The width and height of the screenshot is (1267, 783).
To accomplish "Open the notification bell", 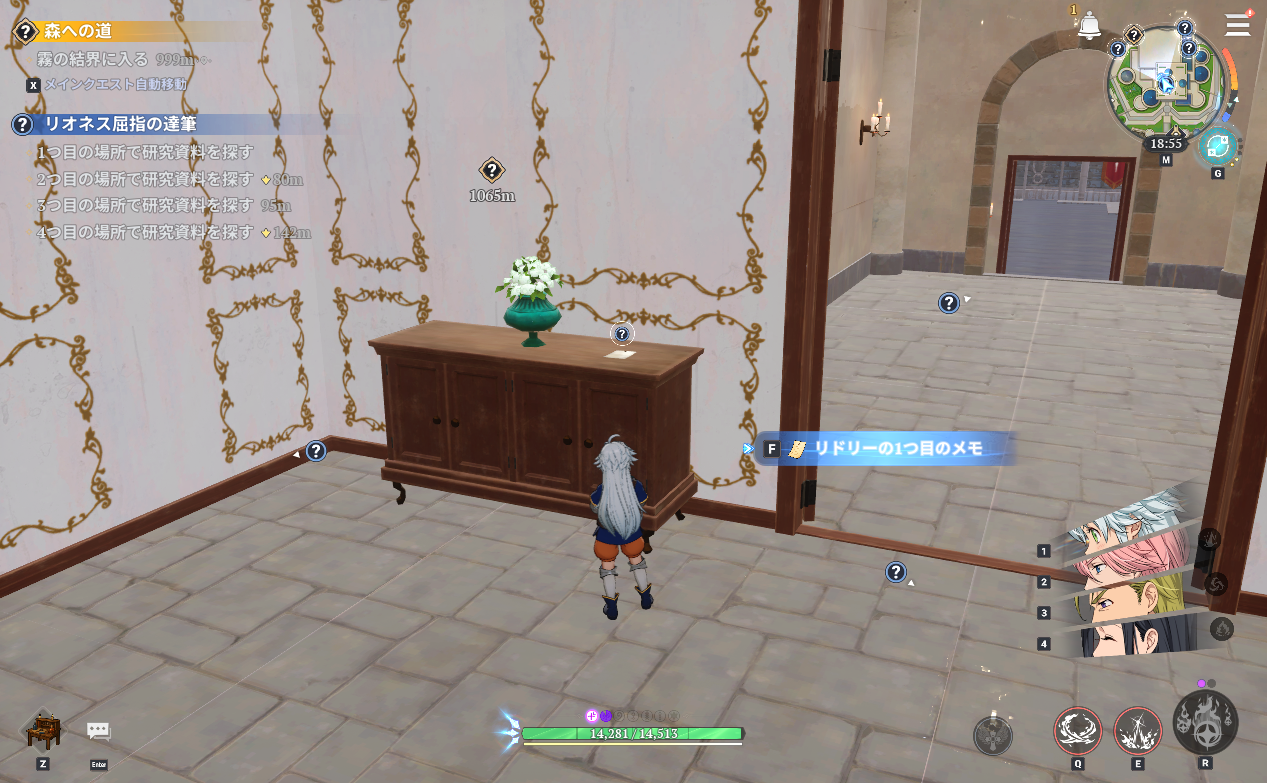I will point(1089,27).
